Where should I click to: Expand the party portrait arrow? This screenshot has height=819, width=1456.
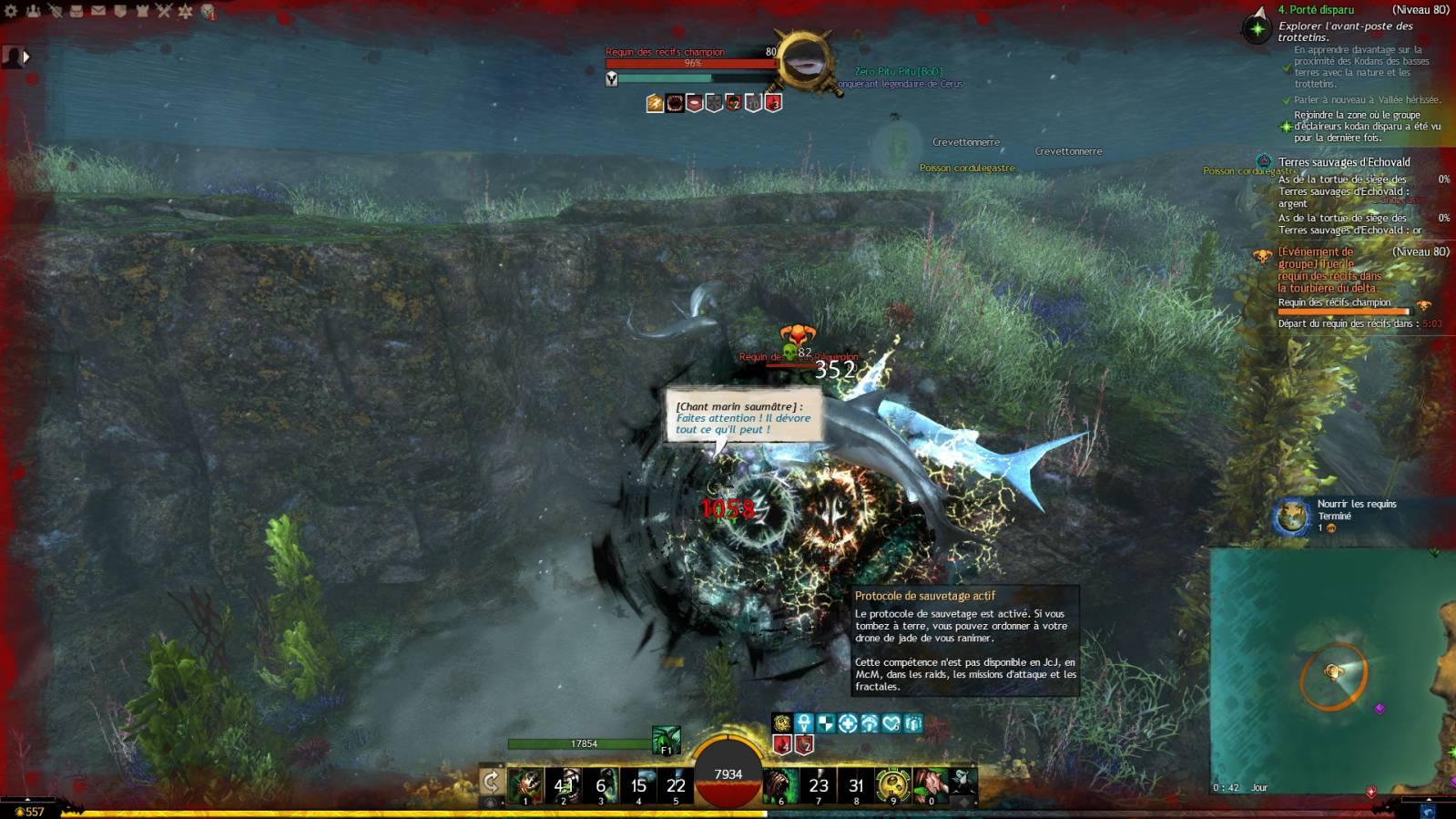(x=25, y=56)
